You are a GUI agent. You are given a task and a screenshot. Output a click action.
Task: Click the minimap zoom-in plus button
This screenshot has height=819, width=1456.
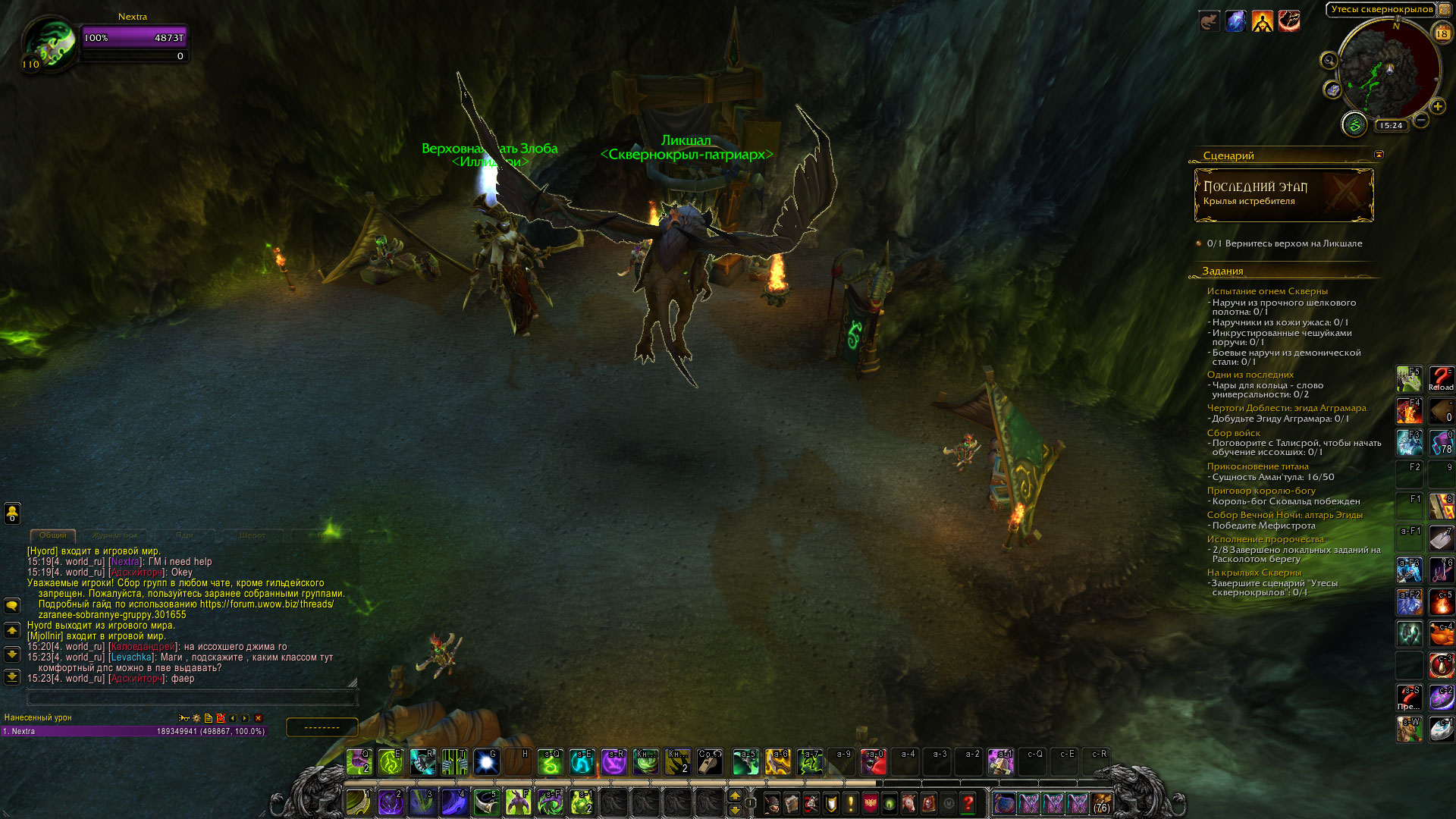coord(1437,107)
